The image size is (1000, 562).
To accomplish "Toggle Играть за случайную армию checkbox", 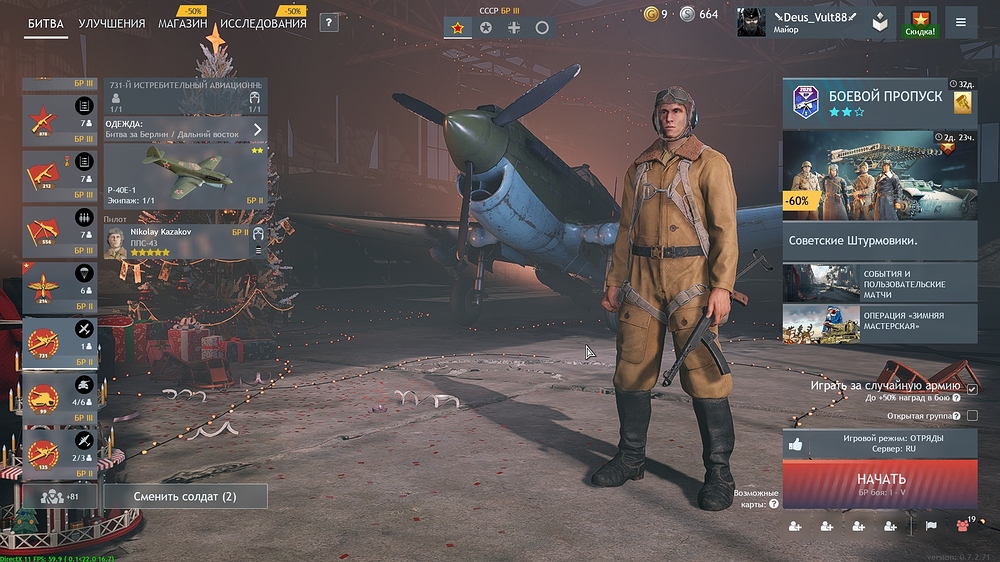I will coord(972,388).
